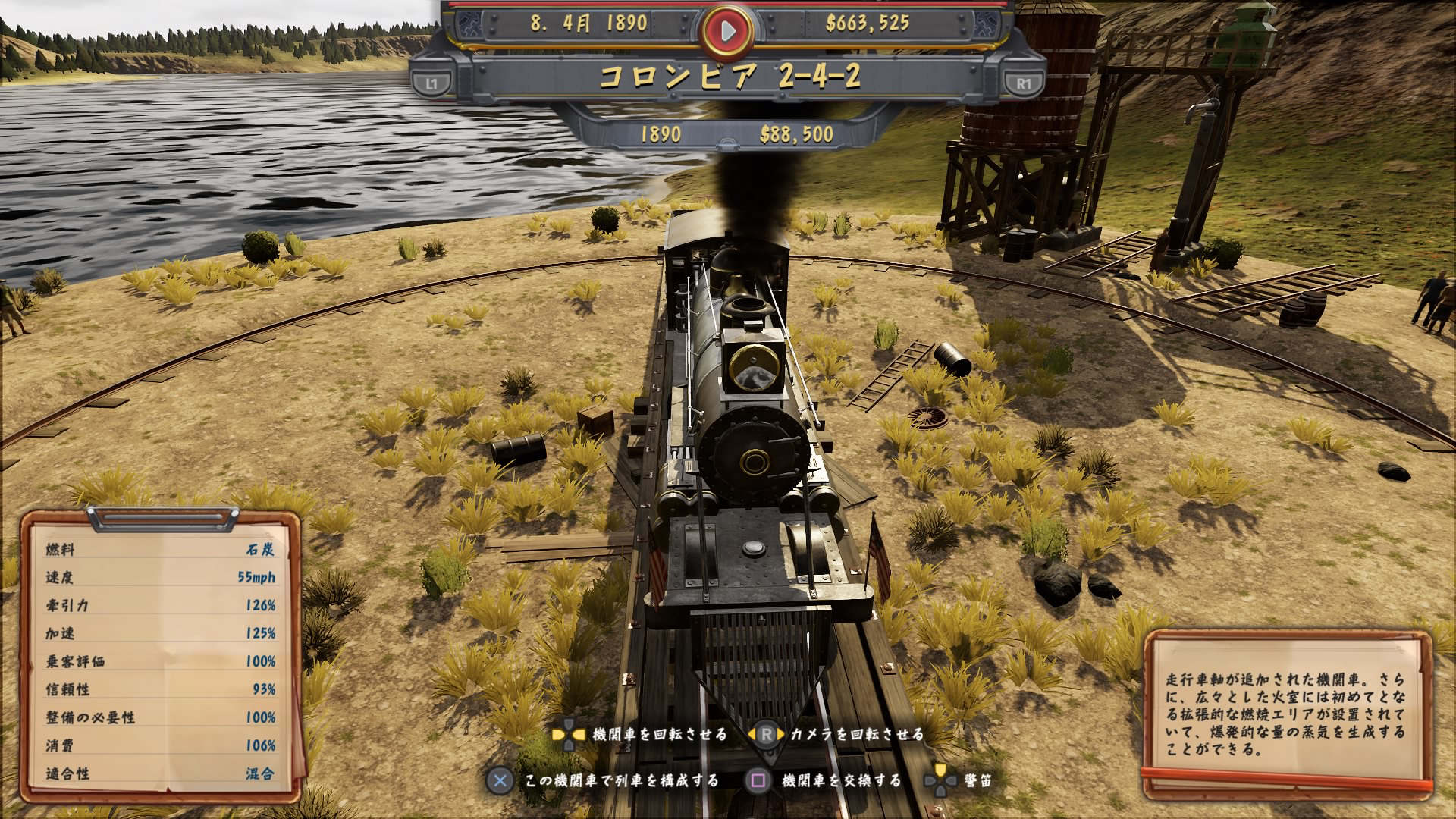Click the red play button to resume time
1456x819 pixels.
click(x=727, y=30)
